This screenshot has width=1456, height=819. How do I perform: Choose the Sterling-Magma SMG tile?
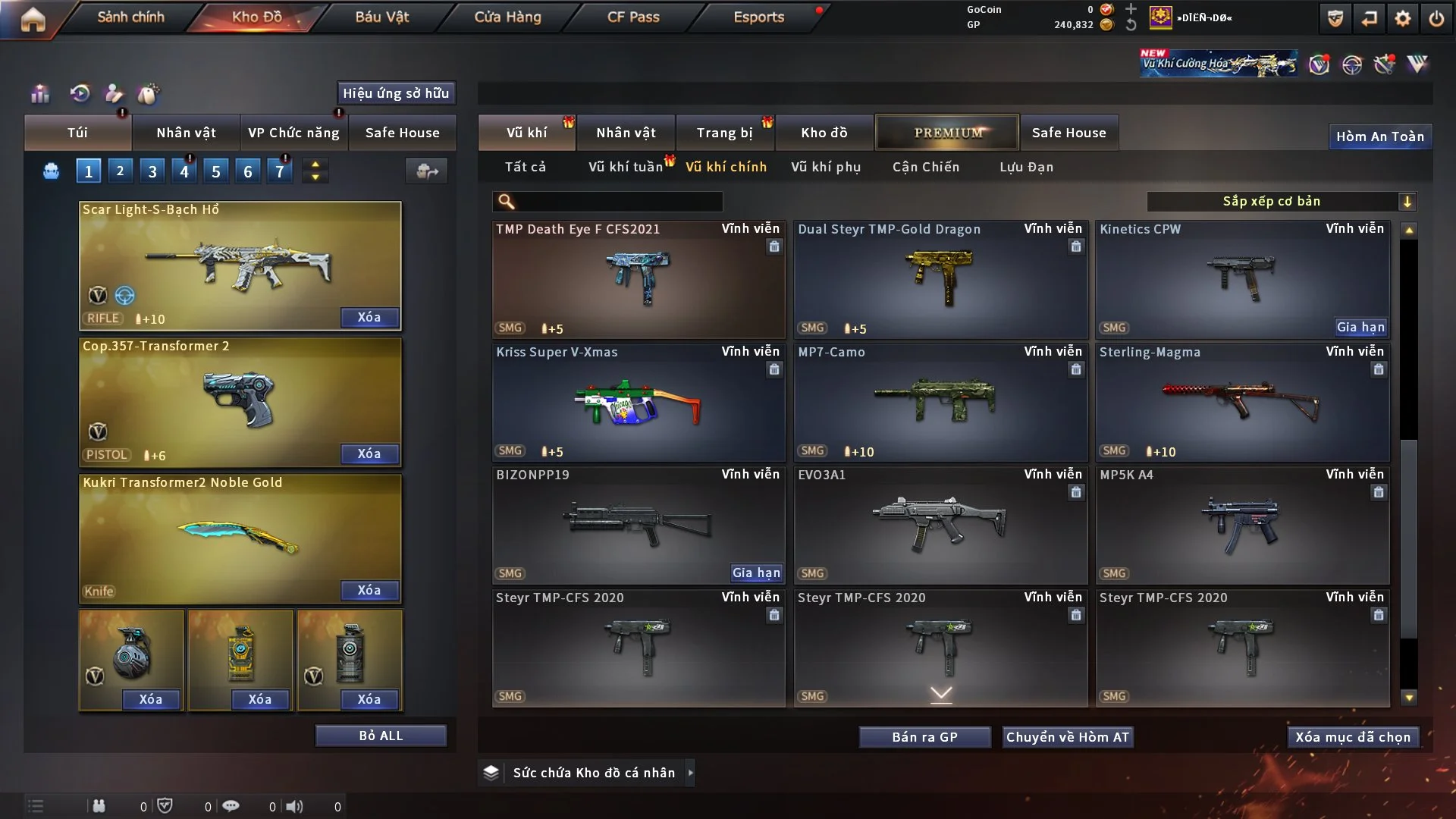click(1242, 403)
